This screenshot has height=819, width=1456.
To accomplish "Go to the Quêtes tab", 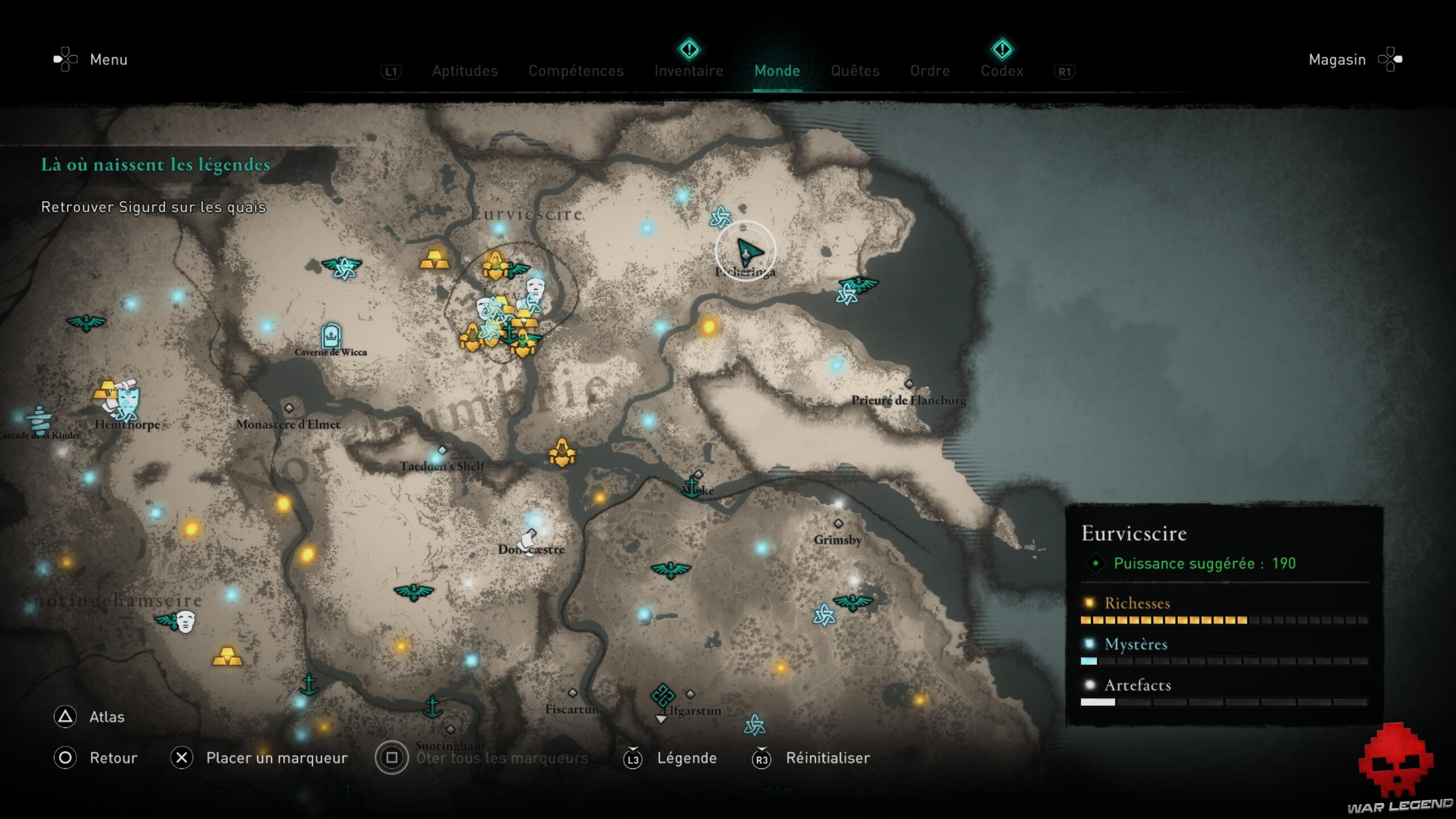I will (855, 71).
